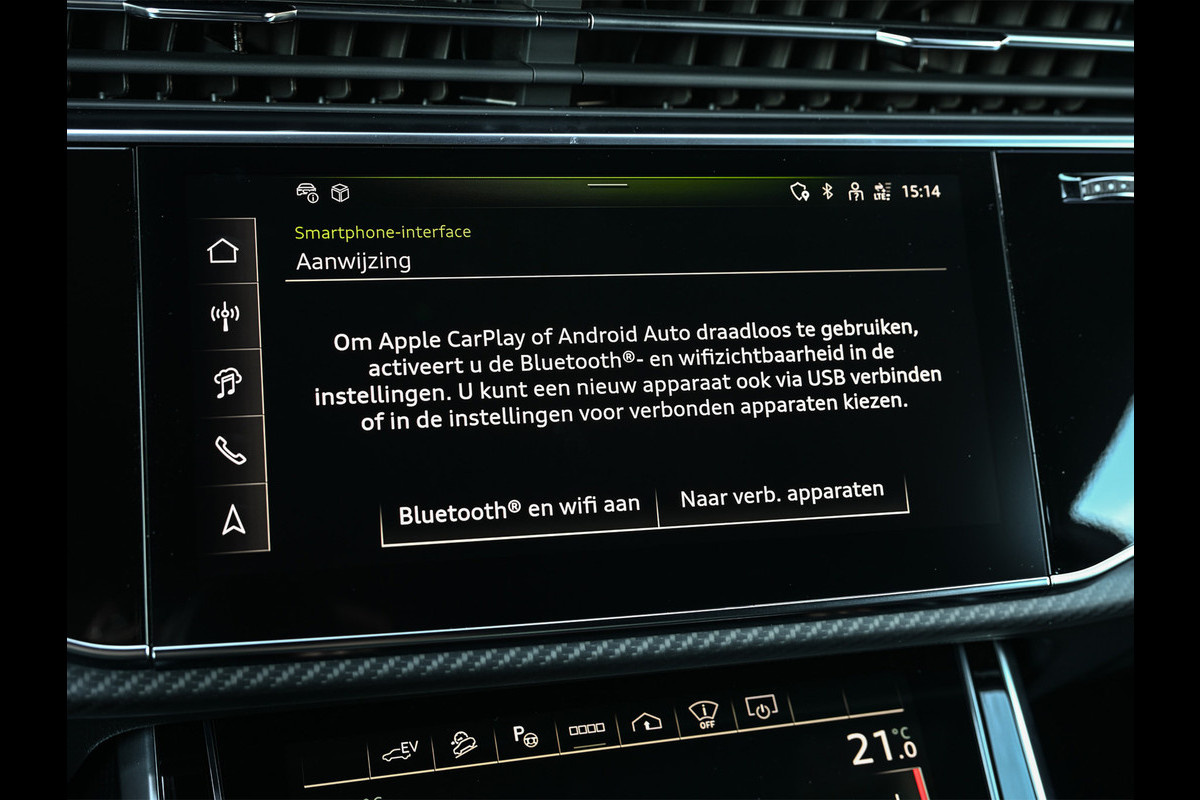The width and height of the screenshot is (1200, 800).
Task: Tap the screen power button
Action: [x=762, y=710]
